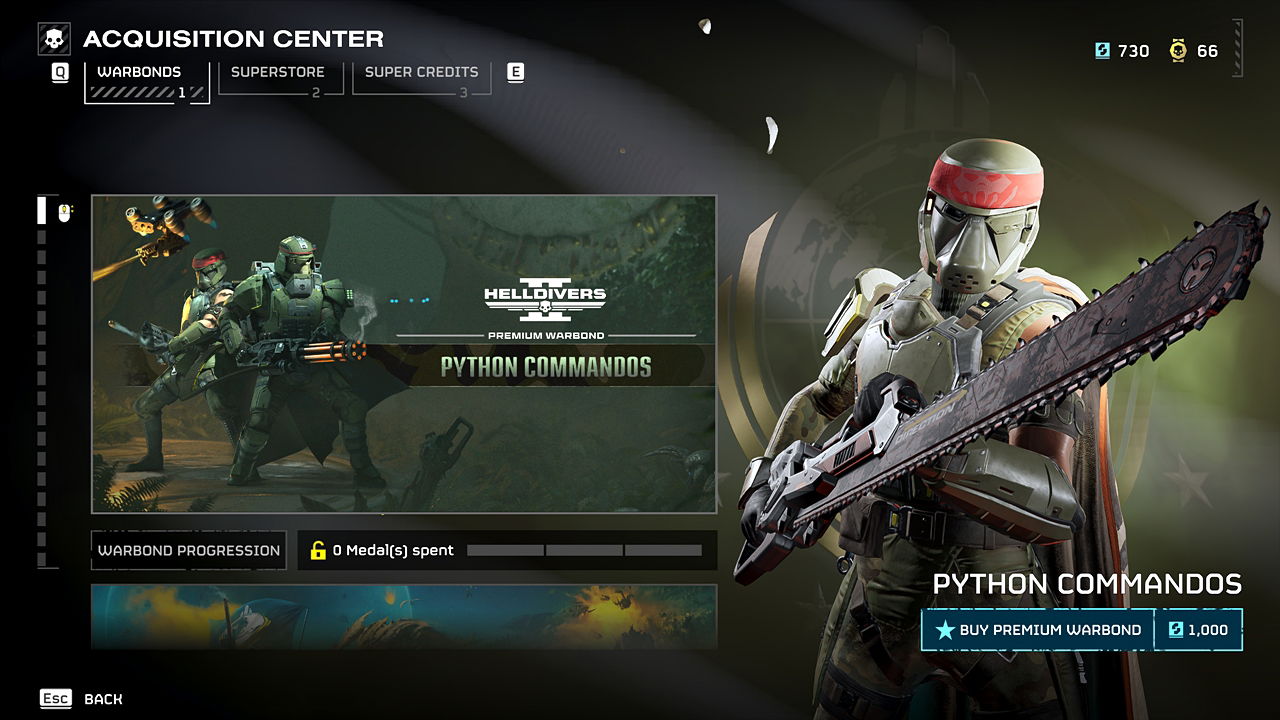Open the Super Credits tab

[420, 72]
